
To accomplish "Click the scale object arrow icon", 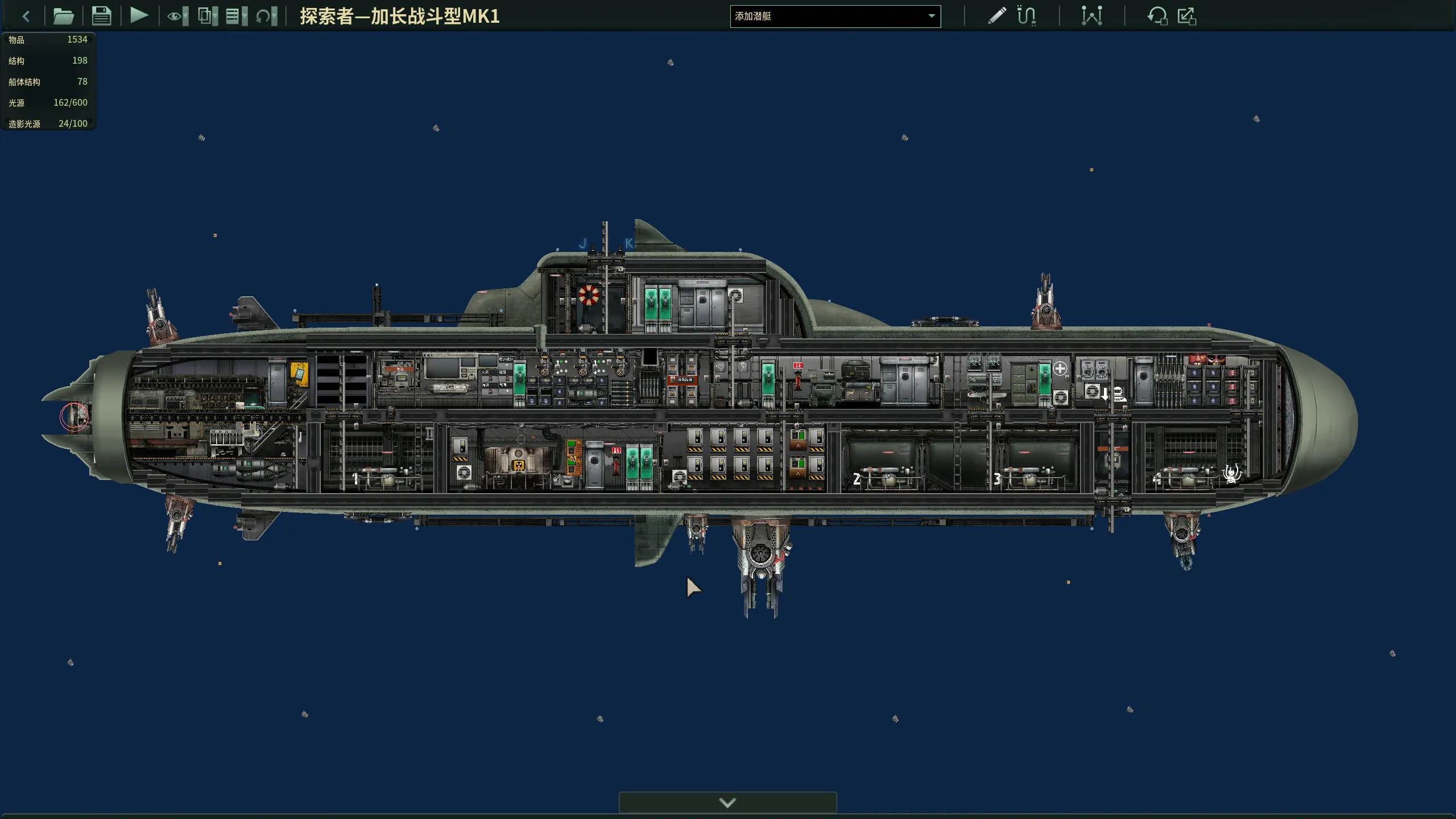I will point(1186,16).
